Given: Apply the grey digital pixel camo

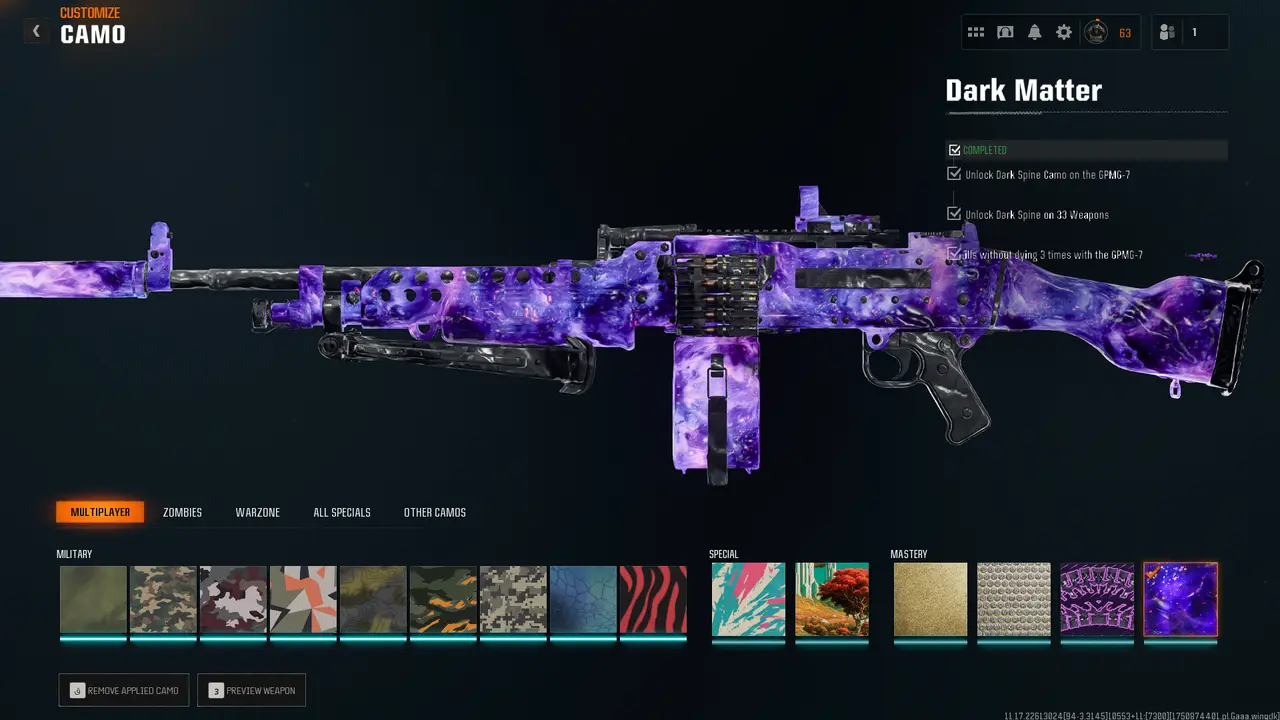Looking at the screenshot, I should pos(513,600).
